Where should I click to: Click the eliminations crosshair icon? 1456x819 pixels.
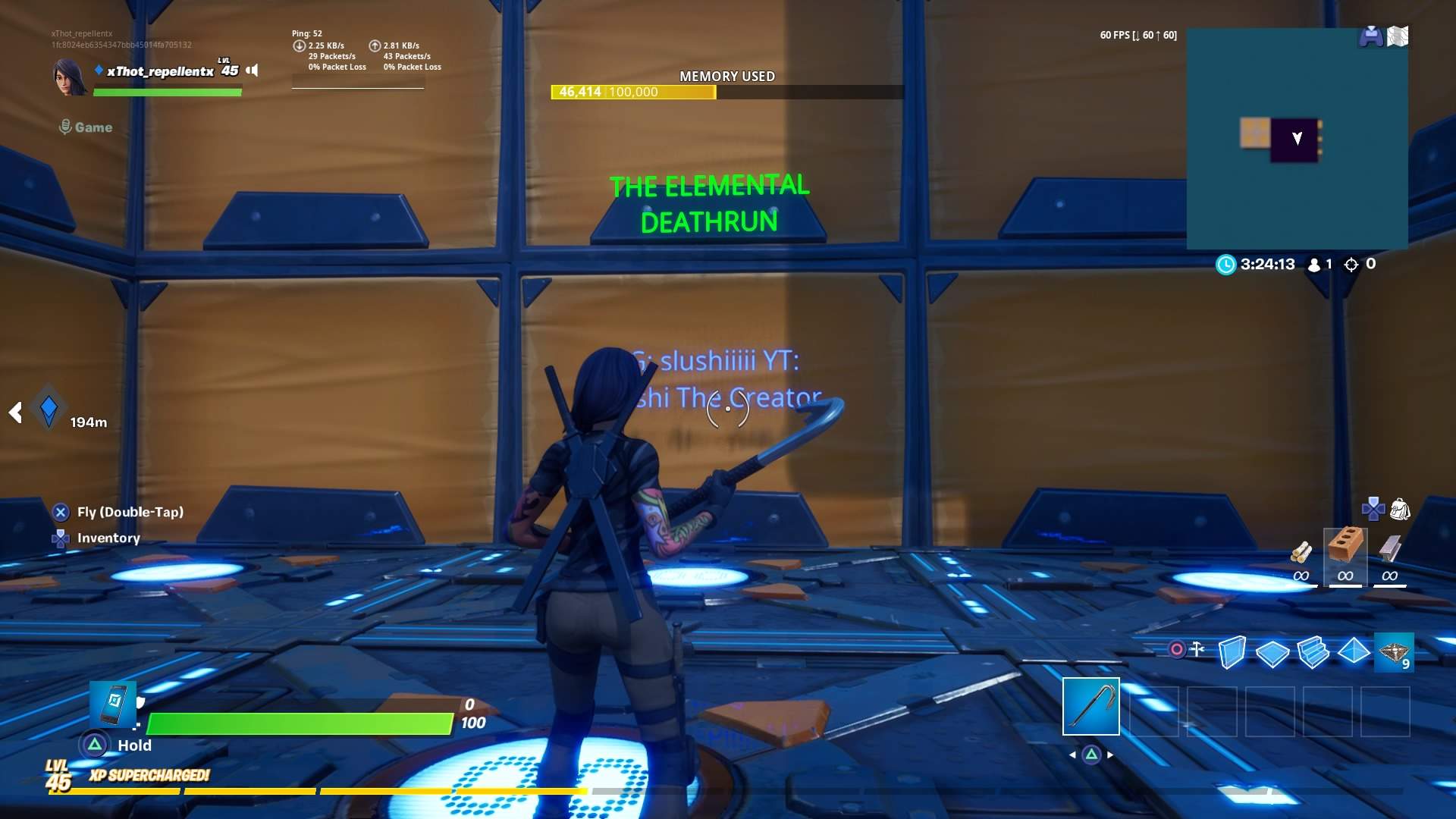click(1351, 265)
